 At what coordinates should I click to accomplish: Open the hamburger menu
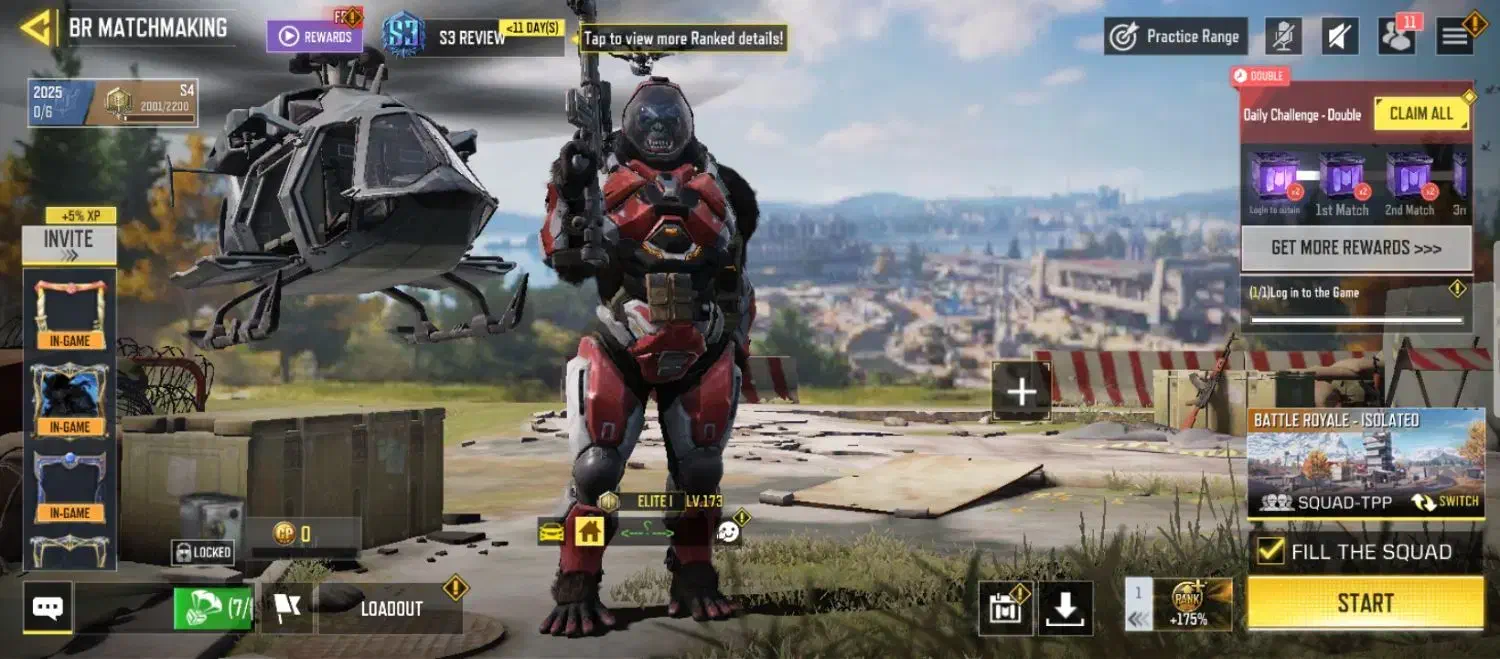1455,36
